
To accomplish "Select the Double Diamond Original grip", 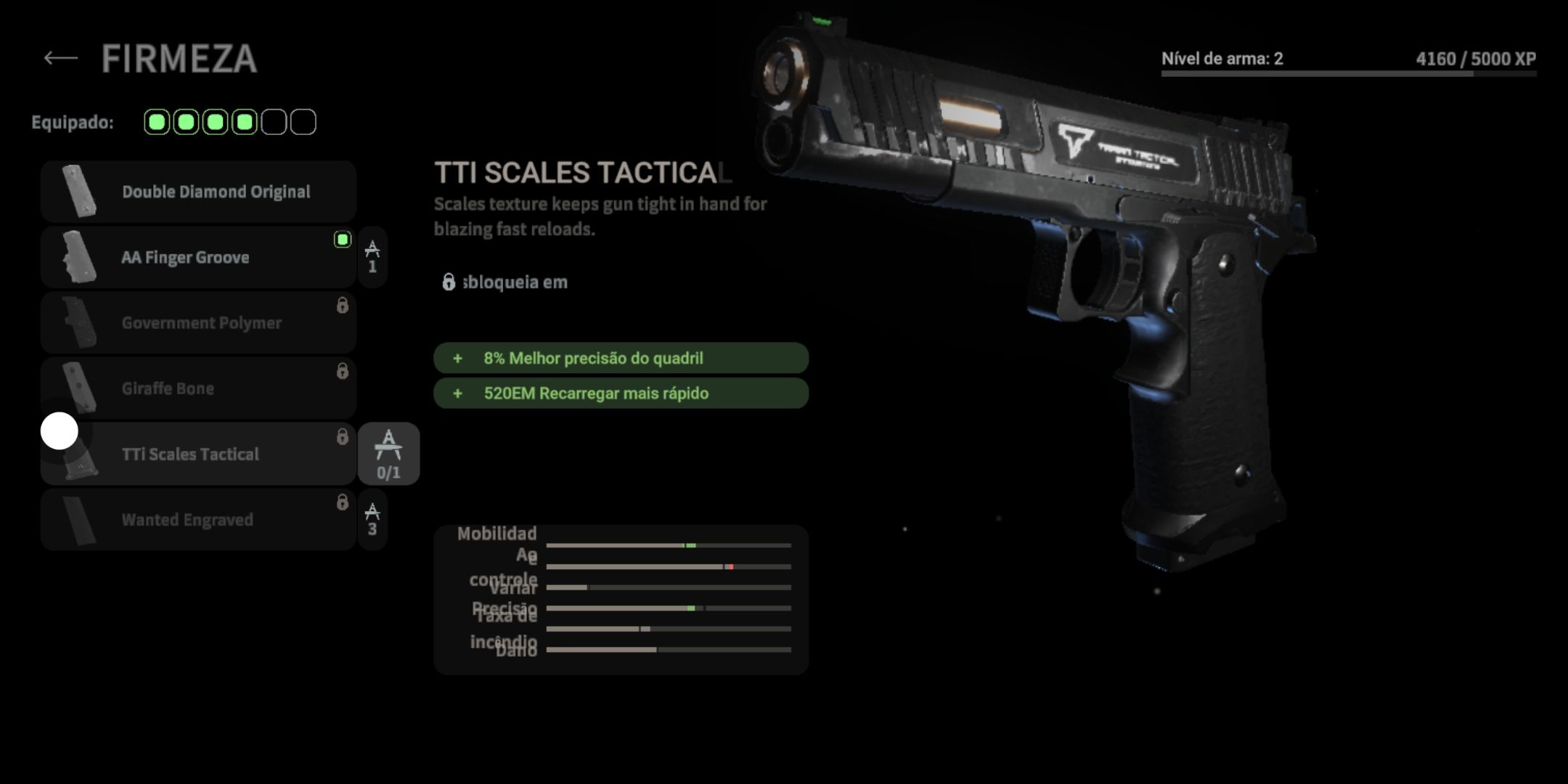I will [x=198, y=192].
